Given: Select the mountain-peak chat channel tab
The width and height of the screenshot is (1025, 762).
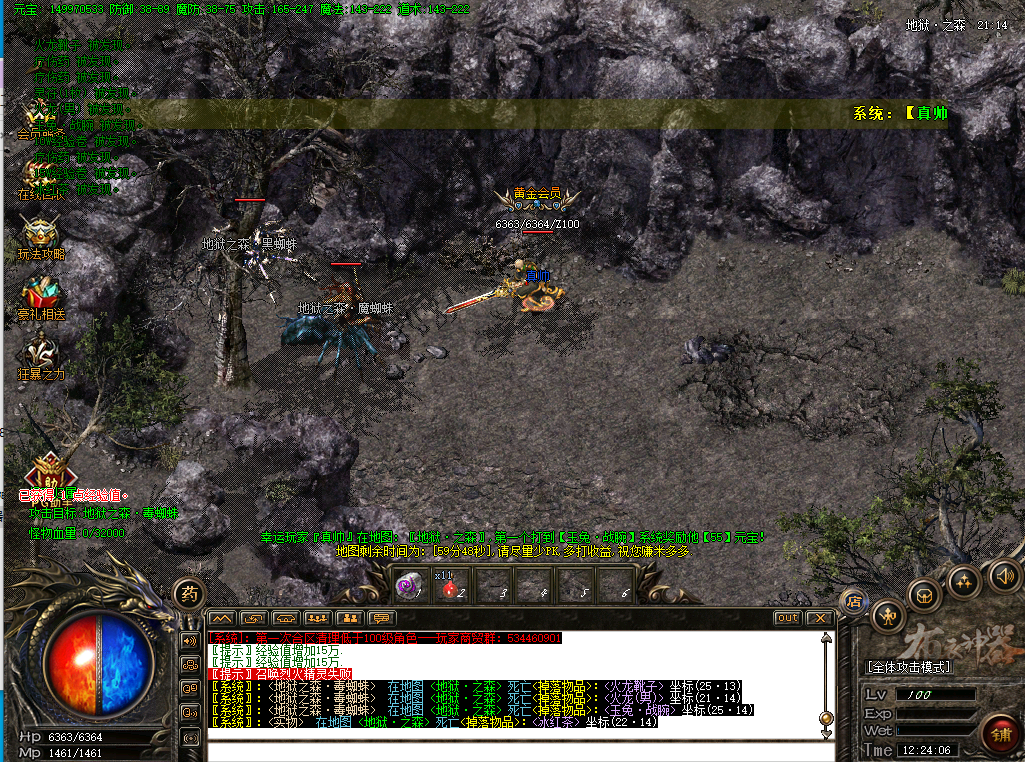Looking at the screenshot, I should pos(221,618).
